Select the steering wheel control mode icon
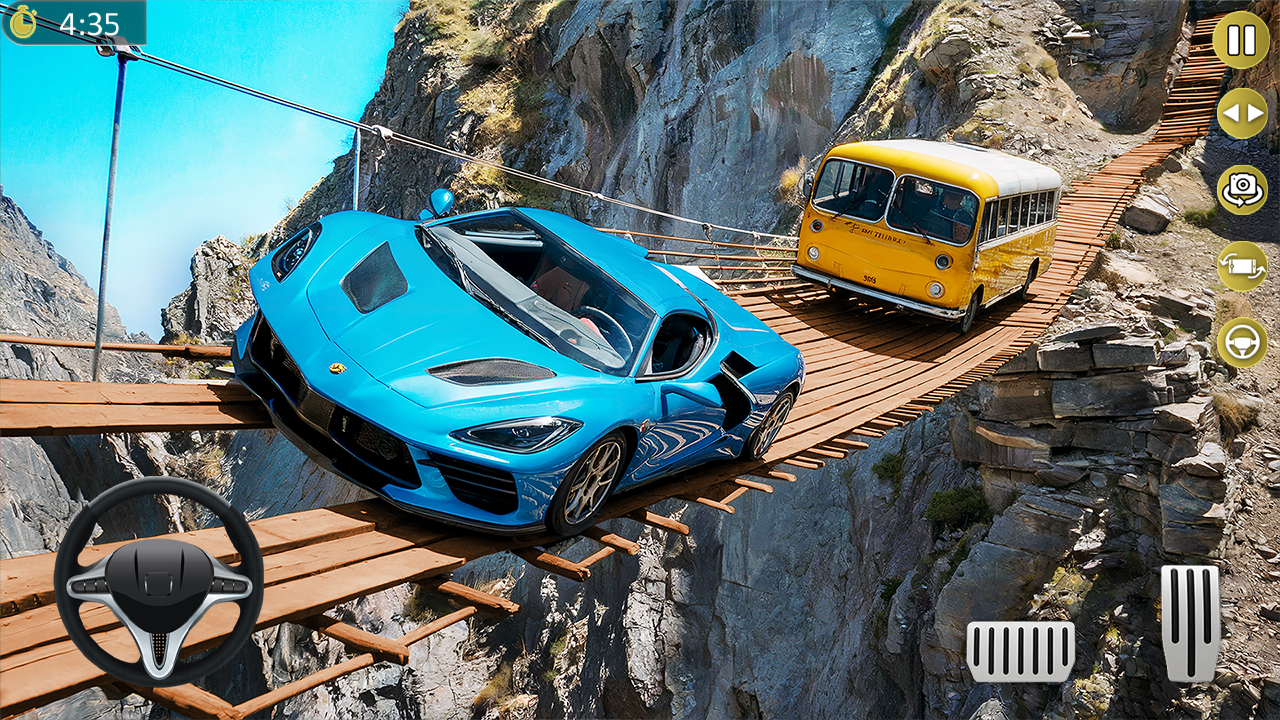This screenshot has width=1280, height=720. coord(1240,343)
